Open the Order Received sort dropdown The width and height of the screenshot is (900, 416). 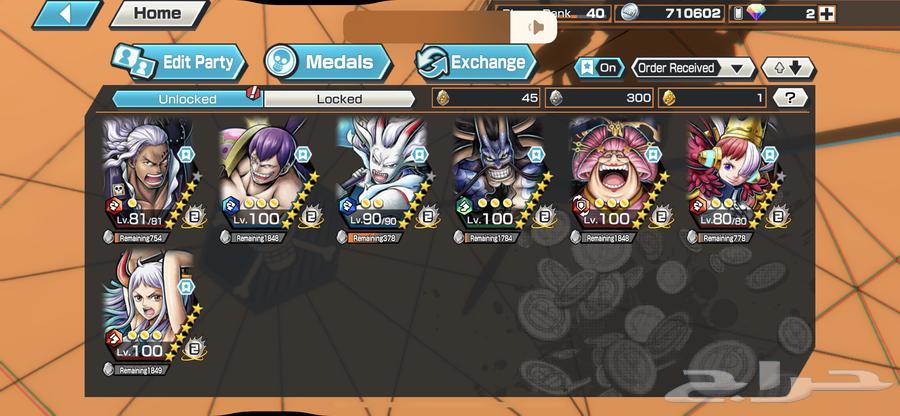[x=693, y=68]
